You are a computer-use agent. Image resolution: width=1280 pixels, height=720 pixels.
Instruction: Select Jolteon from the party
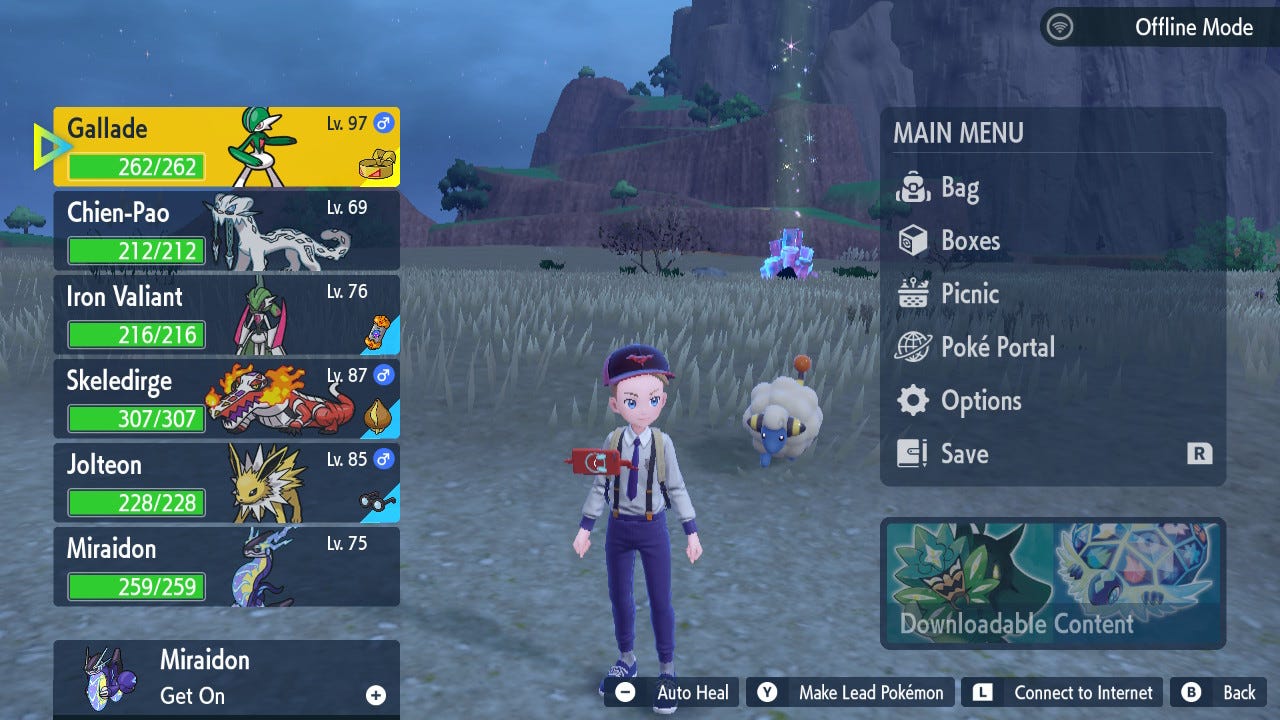pyautogui.click(x=226, y=483)
